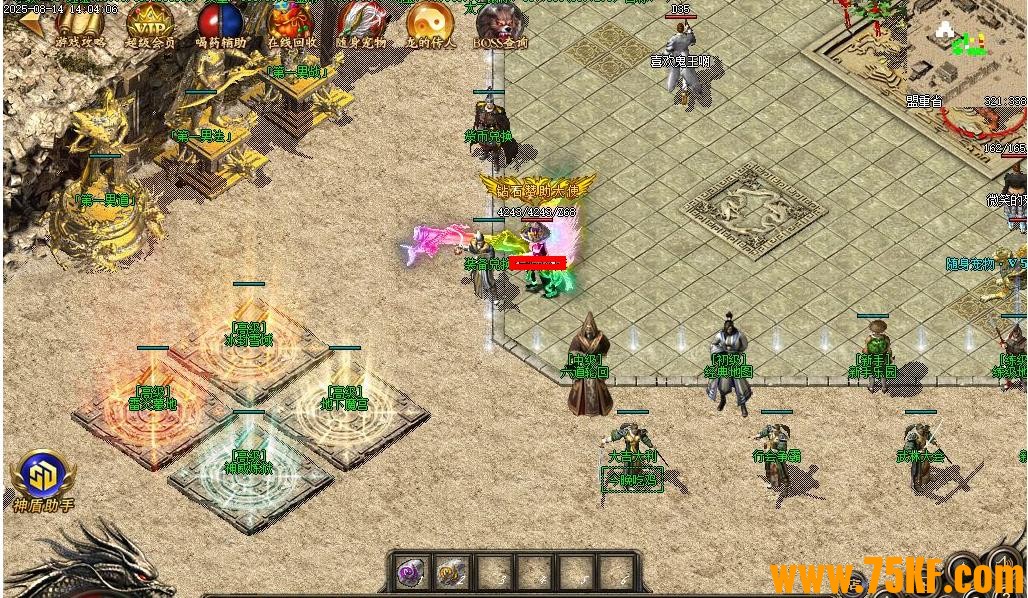1028x598 pixels.
Task: Open the 游戏攻略 game guide scroll icon
Action: point(80,22)
